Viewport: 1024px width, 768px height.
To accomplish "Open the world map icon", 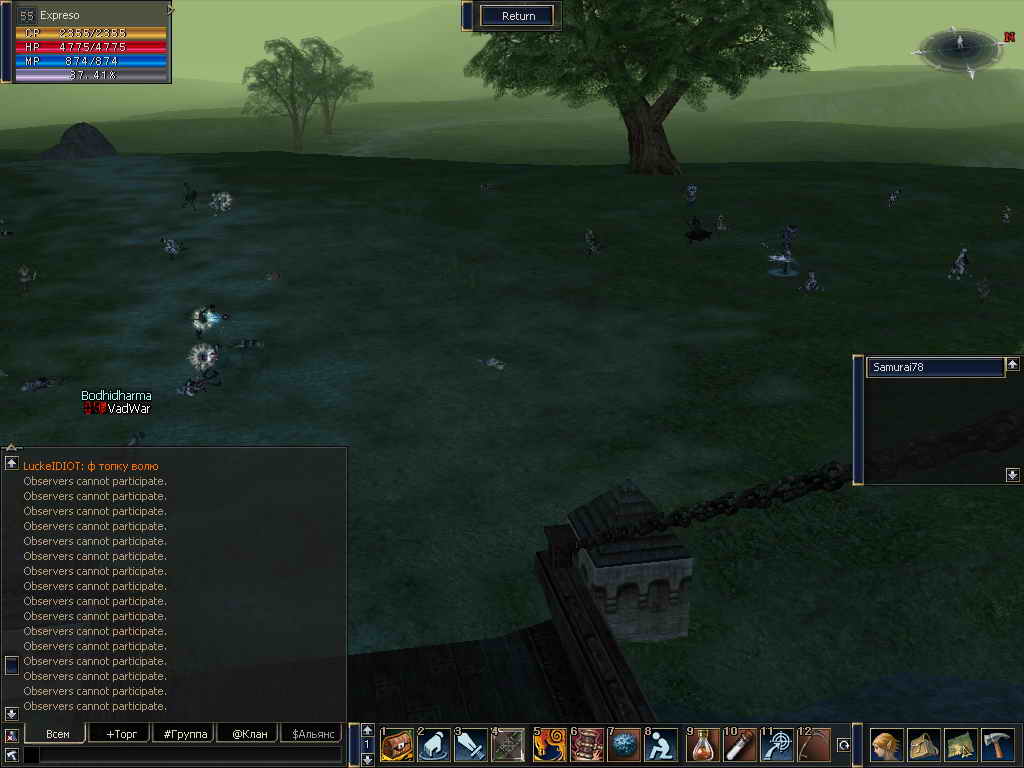I will coord(960,745).
